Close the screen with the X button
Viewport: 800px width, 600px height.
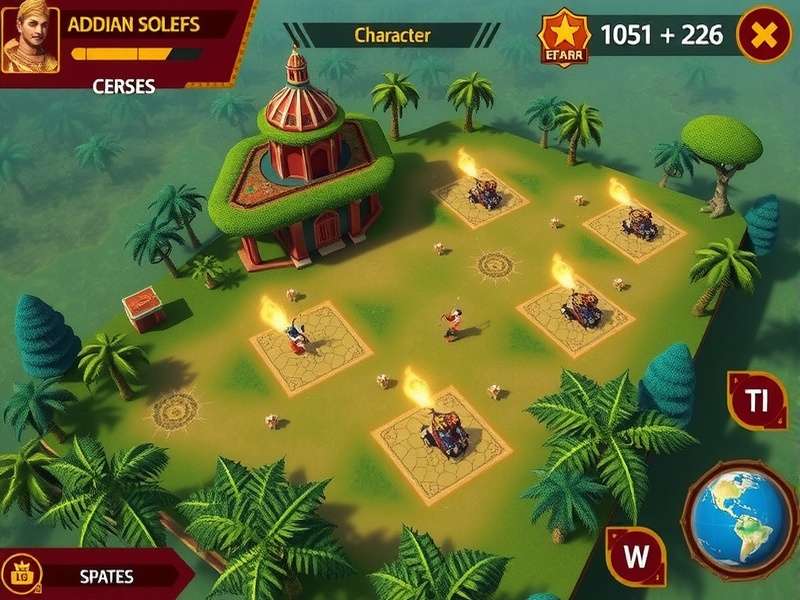tap(763, 36)
